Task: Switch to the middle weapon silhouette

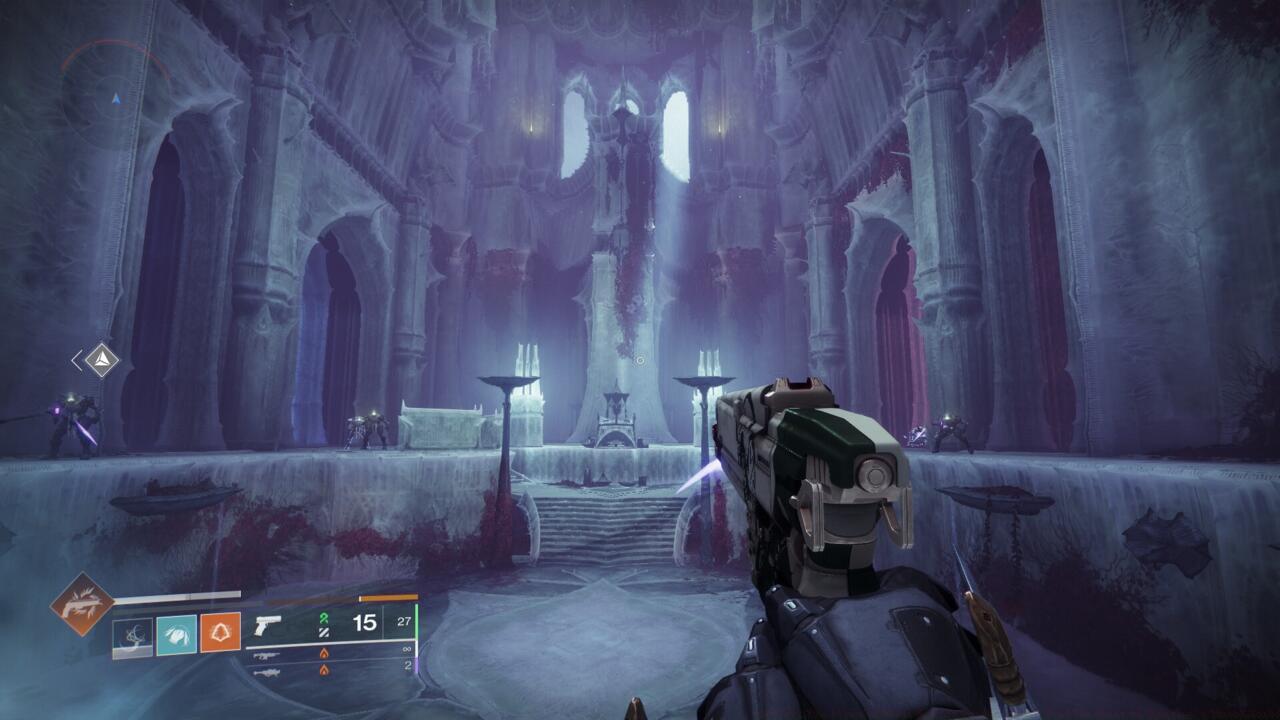Action: pyautogui.click(x=266, y=655)
